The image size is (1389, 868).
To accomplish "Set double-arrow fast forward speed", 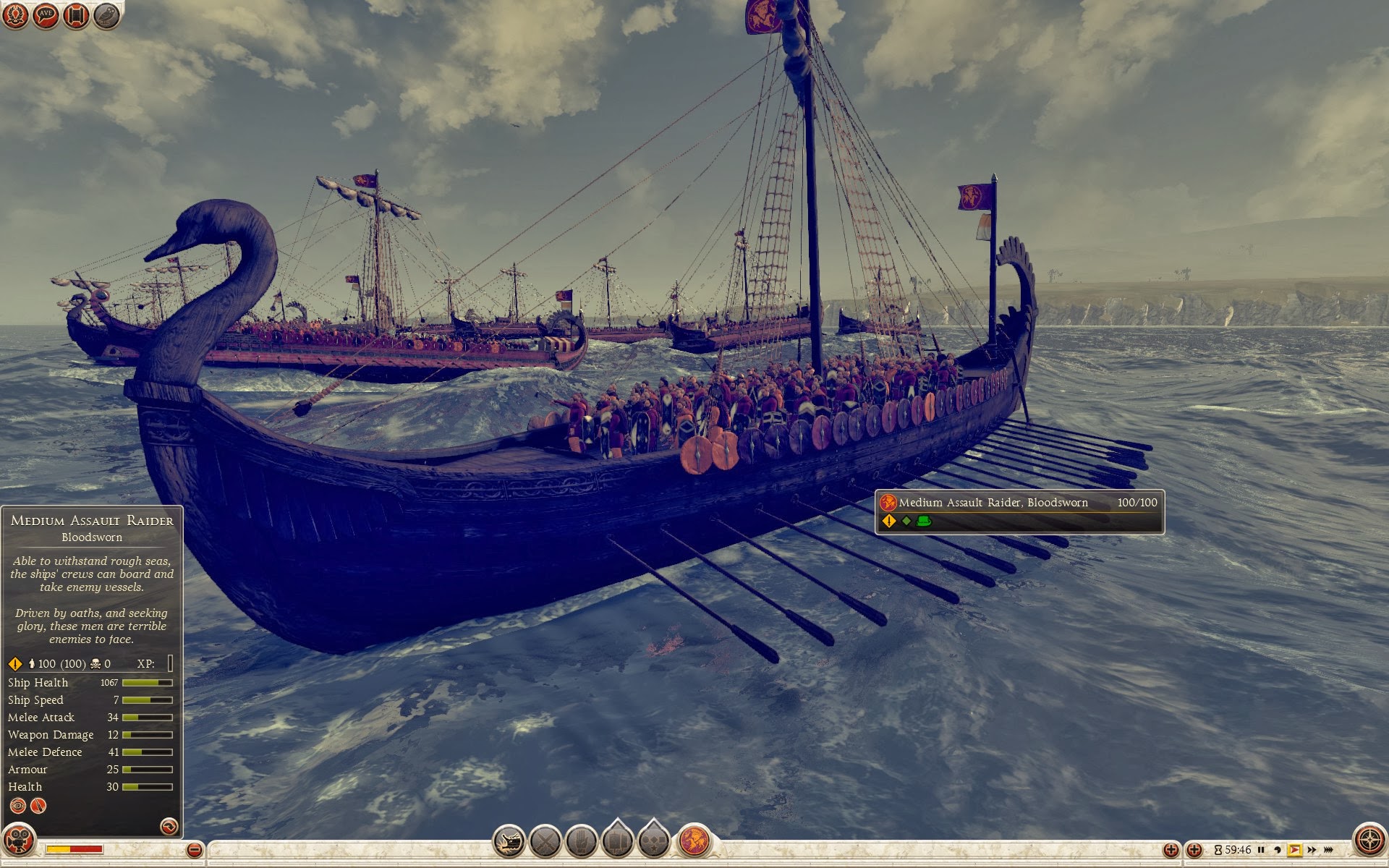I will click(1312, 850).
